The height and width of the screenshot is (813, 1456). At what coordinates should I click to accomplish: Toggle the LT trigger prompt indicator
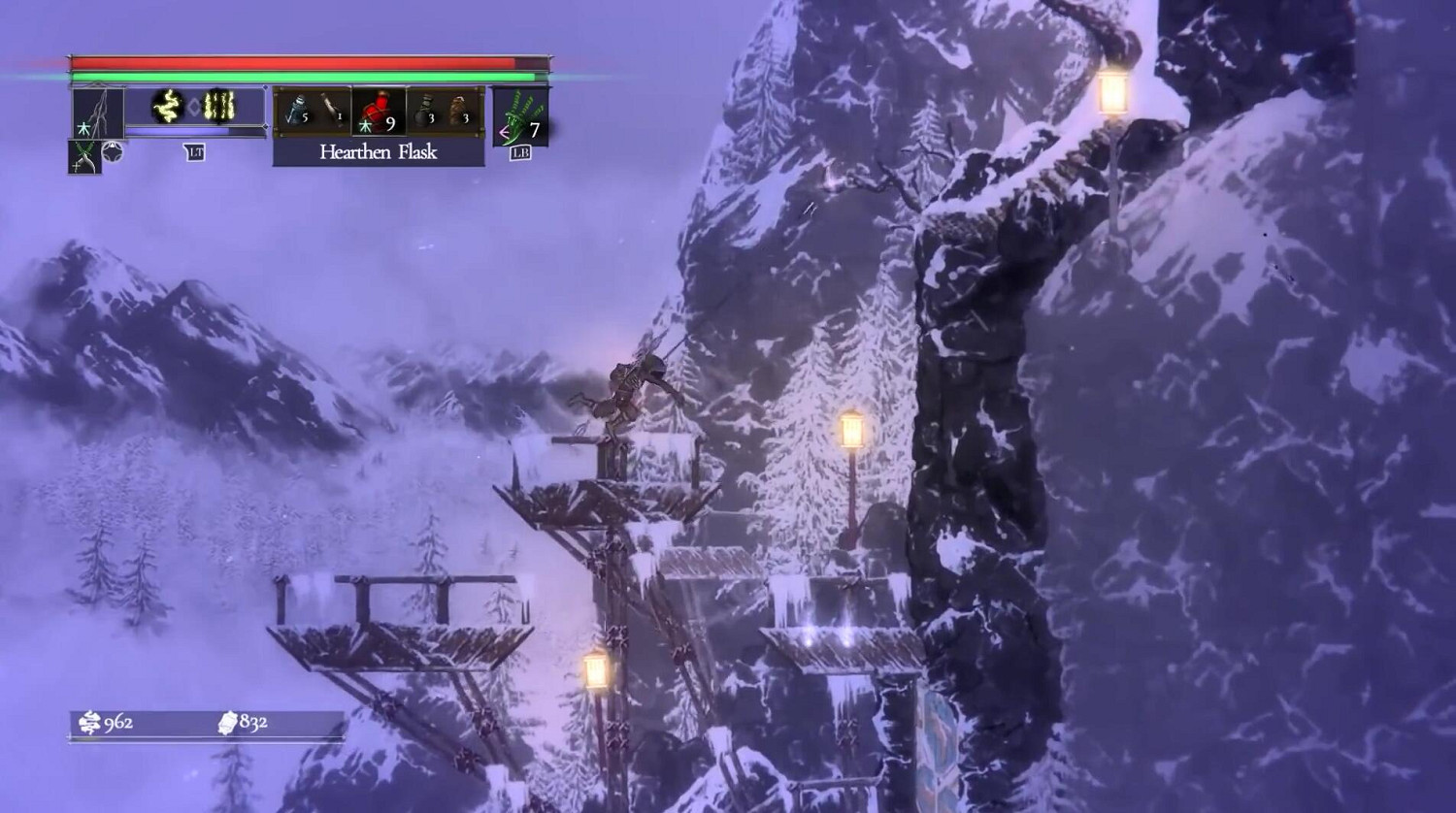click(x=196, y=152)
